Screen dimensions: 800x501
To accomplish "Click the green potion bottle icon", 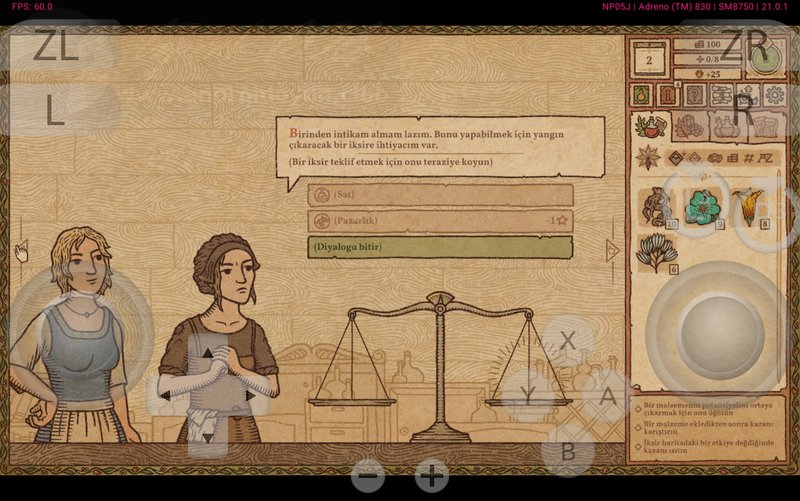I will point(641,95).
